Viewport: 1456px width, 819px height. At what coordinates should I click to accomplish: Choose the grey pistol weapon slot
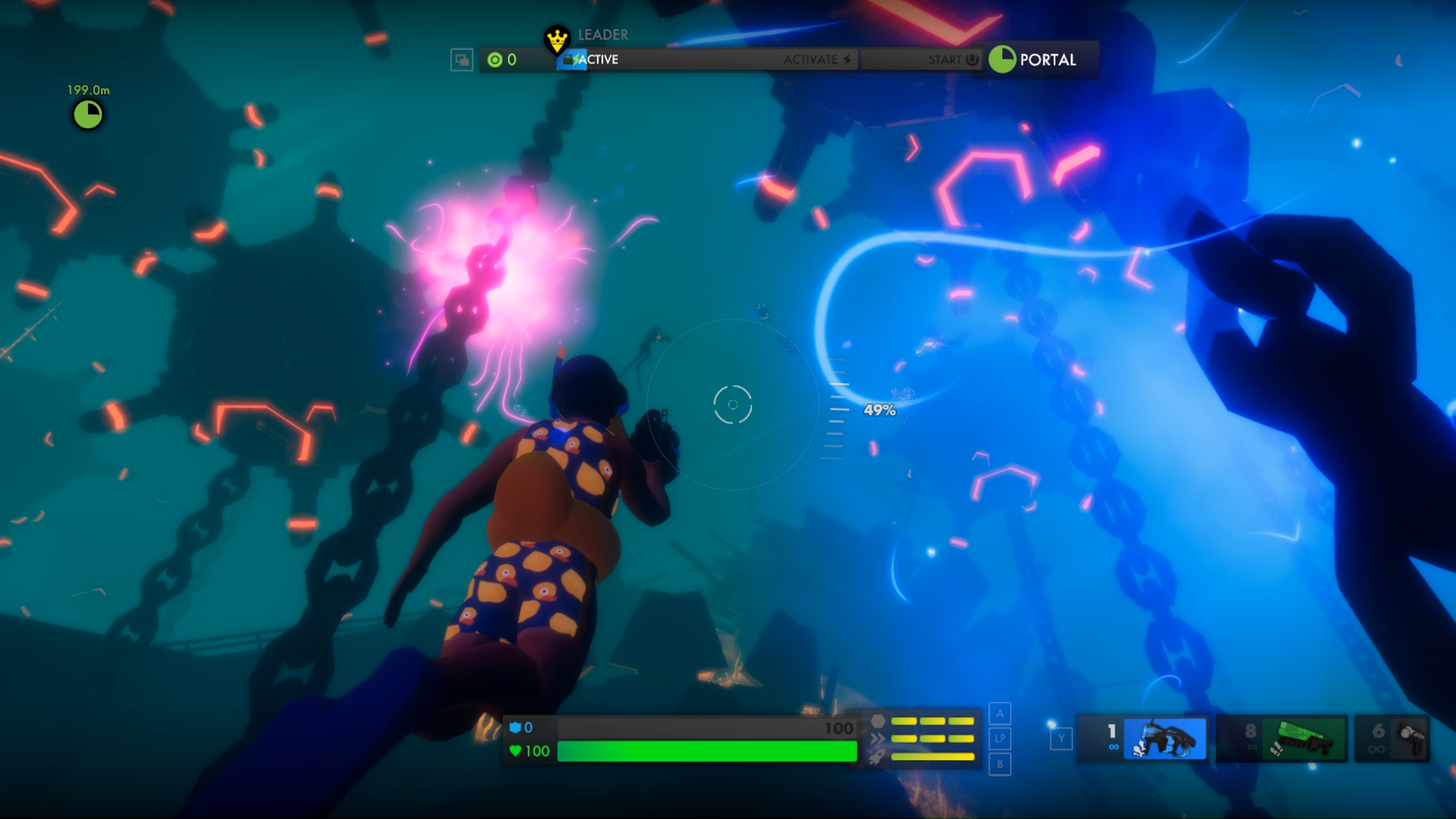[1409, 737]
